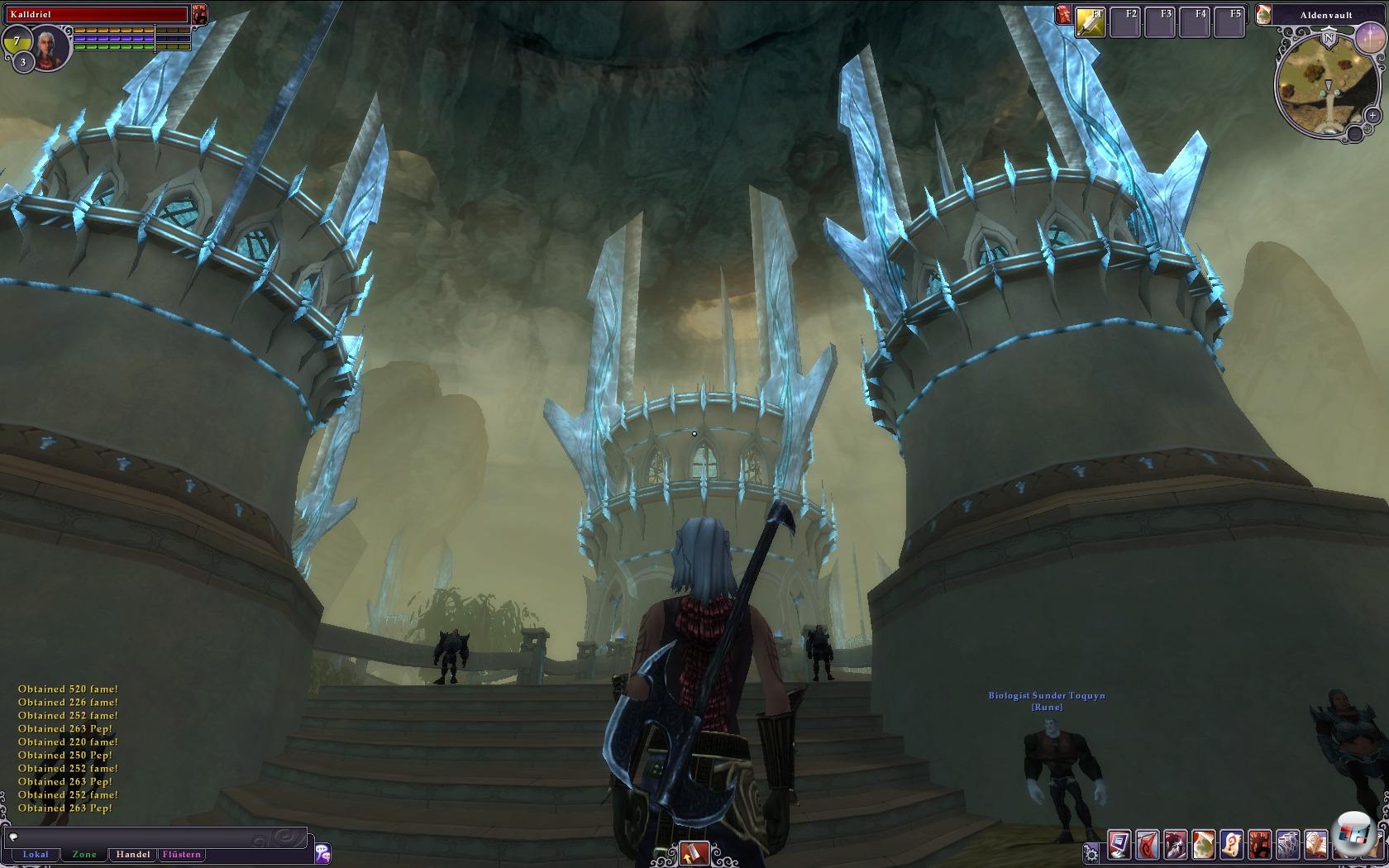Open the speech bubbles chat options icon

click(x=322, y=851)
